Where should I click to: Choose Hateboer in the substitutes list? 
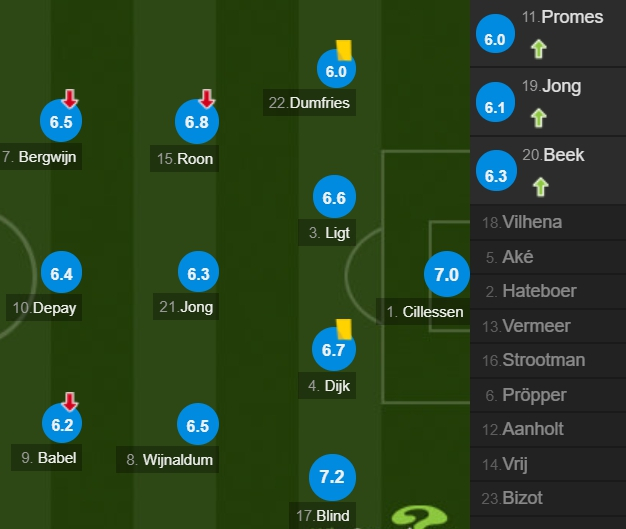548,291
